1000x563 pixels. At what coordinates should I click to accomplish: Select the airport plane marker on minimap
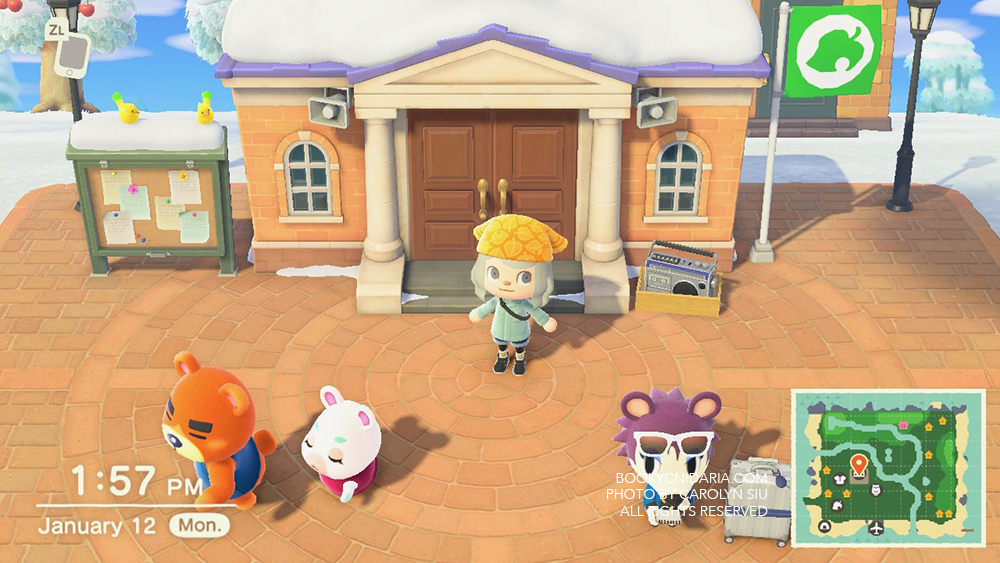(x=877, y=528)
